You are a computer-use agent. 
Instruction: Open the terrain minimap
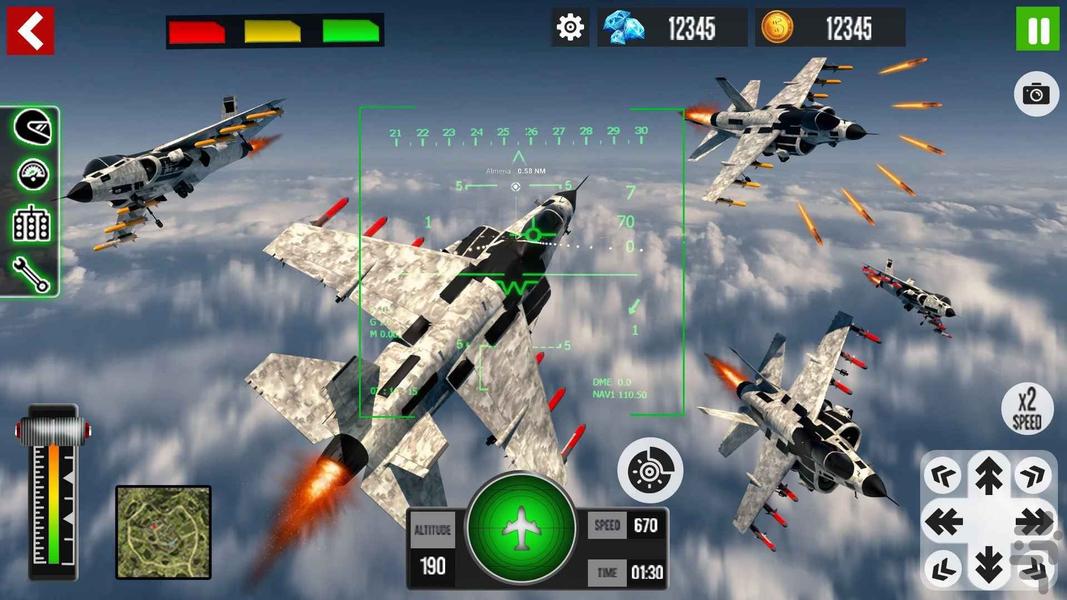pos(163,532)
